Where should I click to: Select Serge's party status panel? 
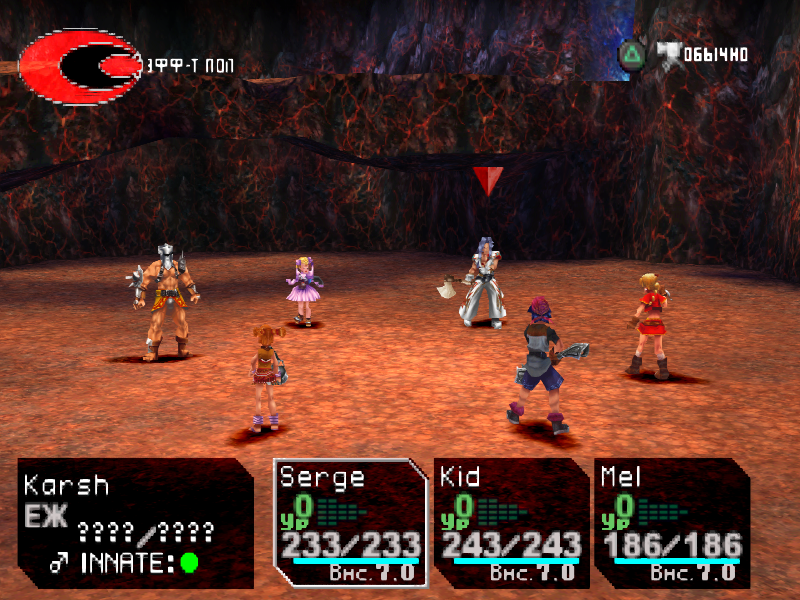(350, 522)
